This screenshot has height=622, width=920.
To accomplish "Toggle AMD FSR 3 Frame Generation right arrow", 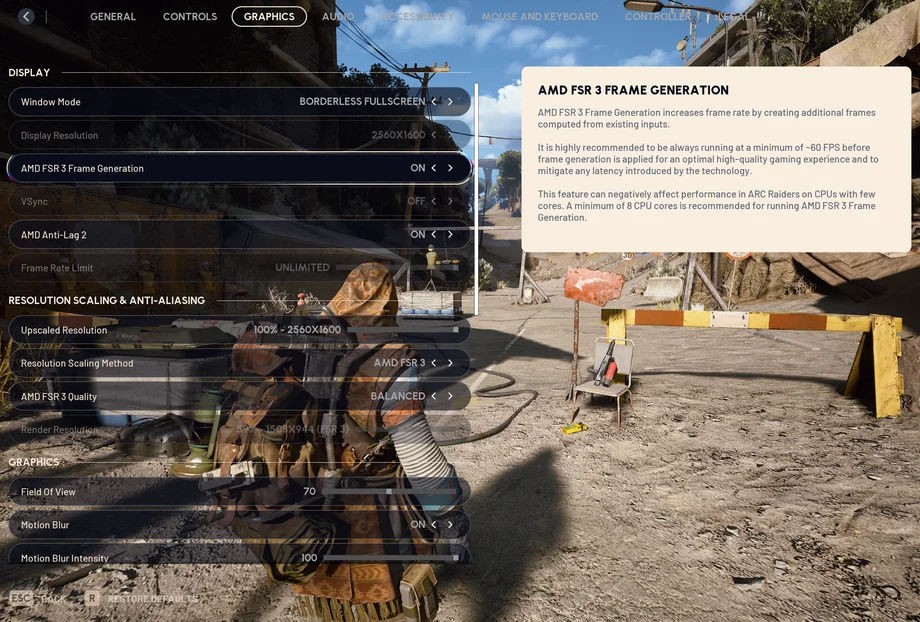I will (450, 168).
